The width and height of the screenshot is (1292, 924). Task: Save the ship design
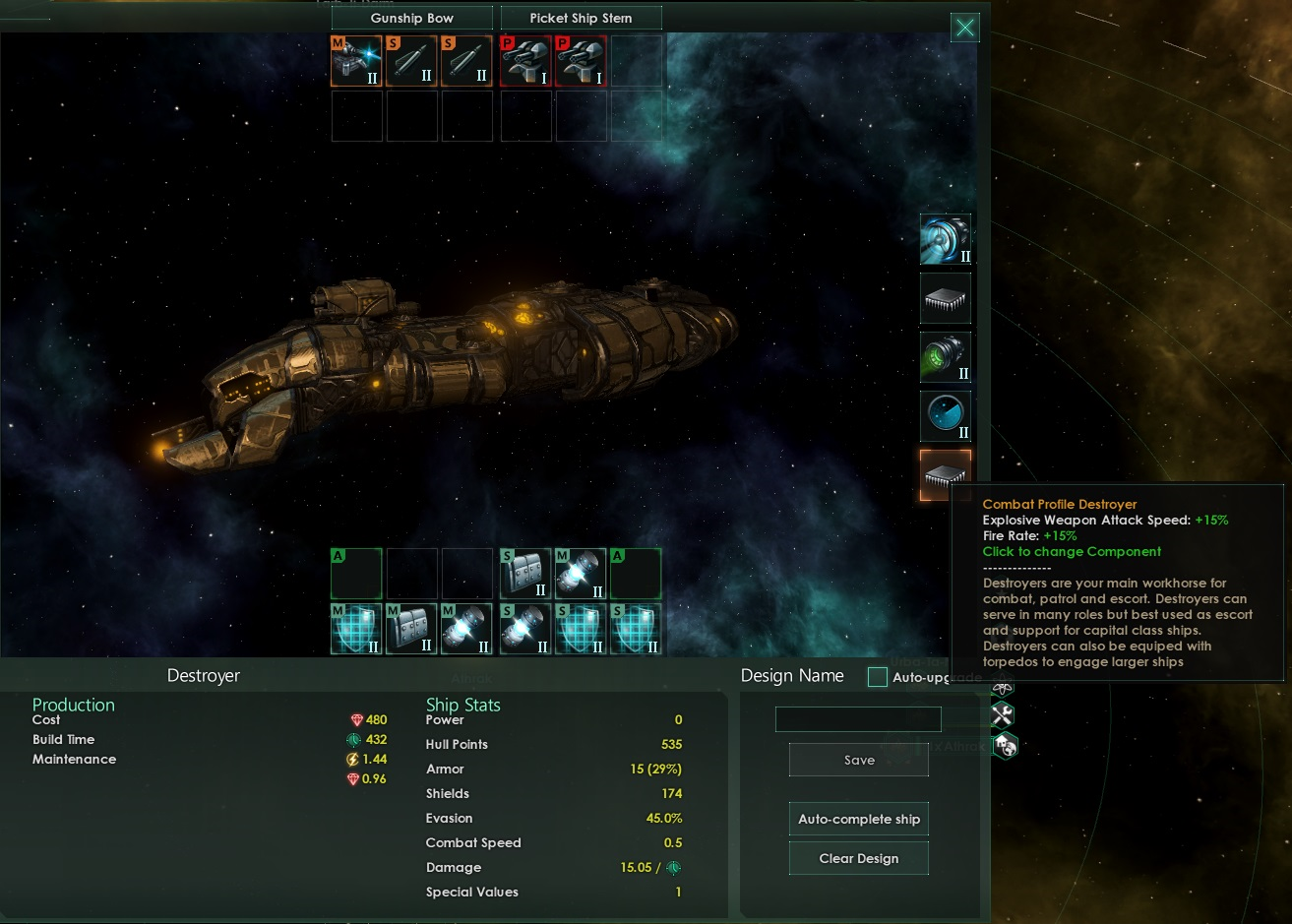[858, 760]
